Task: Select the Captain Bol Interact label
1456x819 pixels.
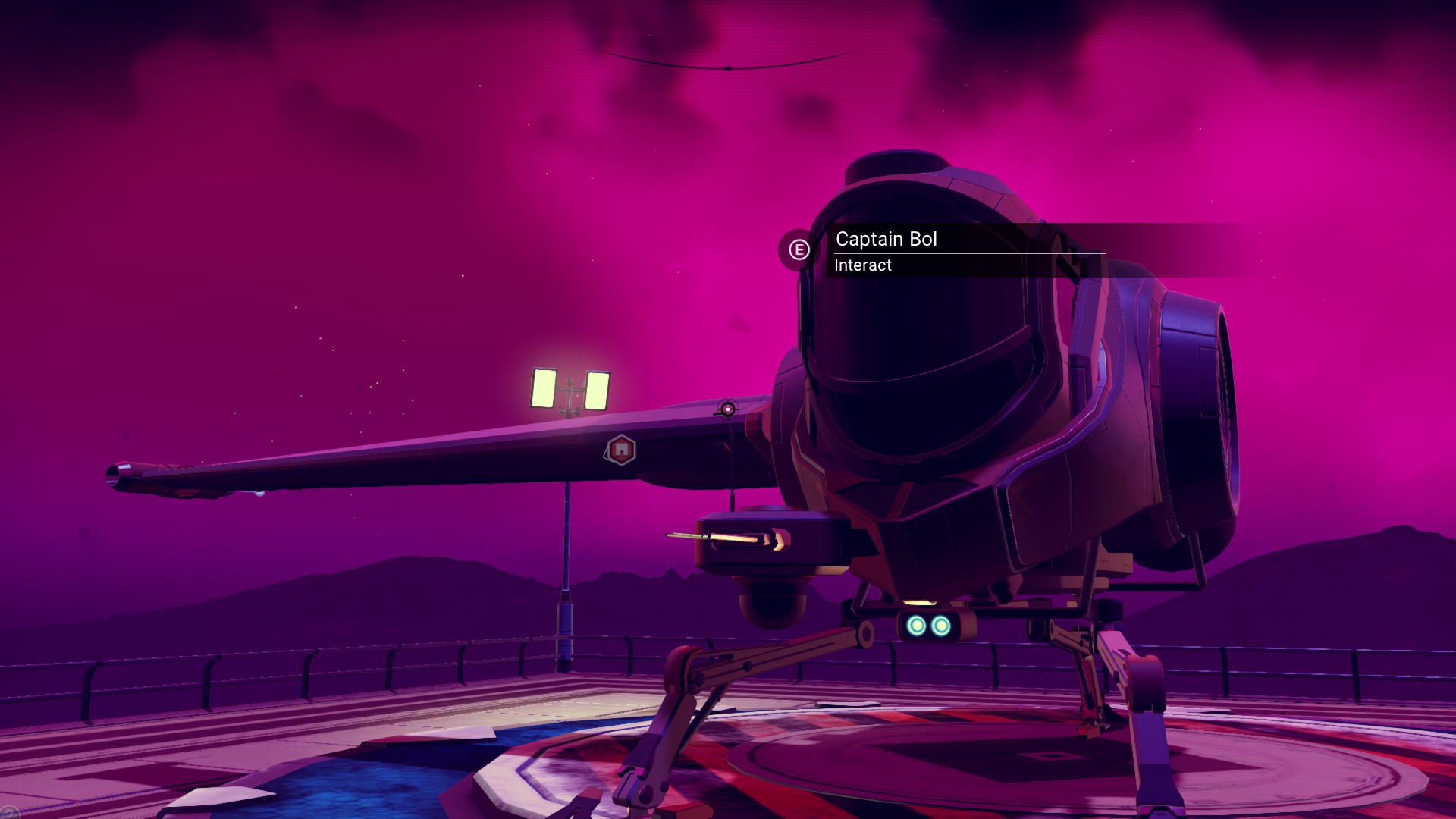Action: pyautogui.click(x=886, y=251)
